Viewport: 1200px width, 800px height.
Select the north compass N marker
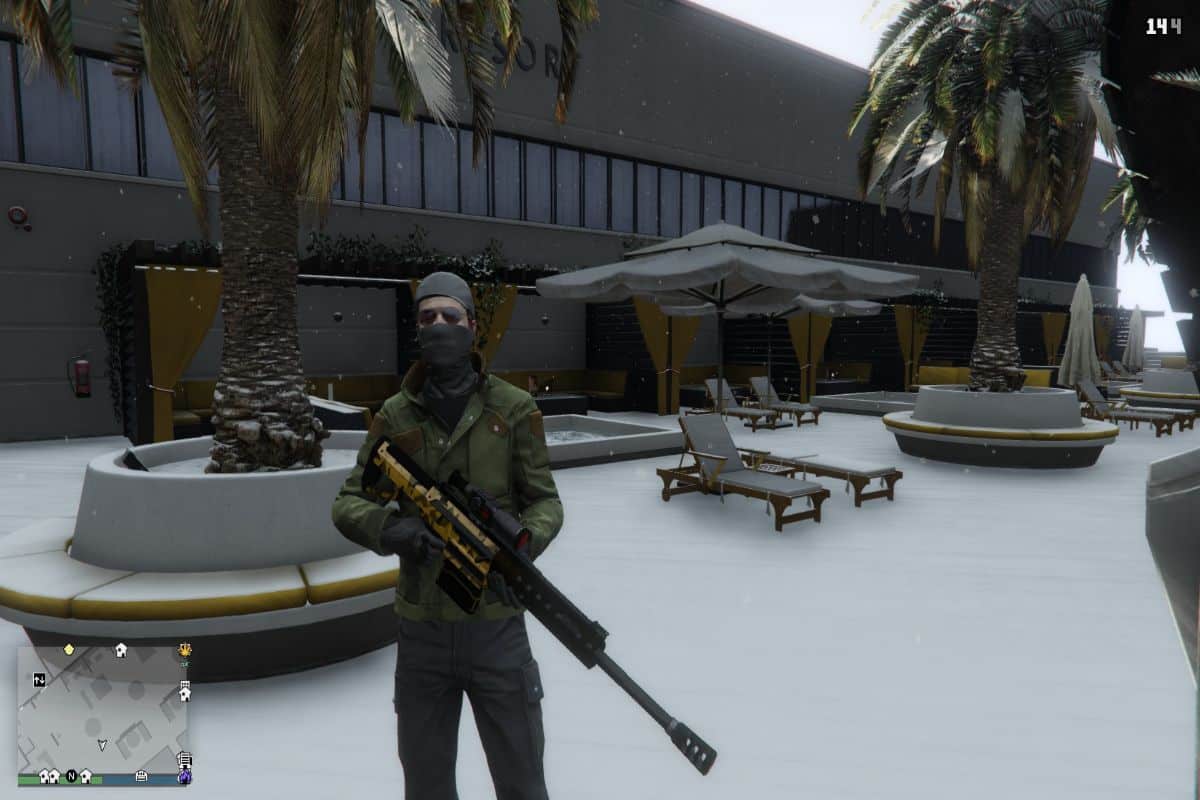coord(71,776)
